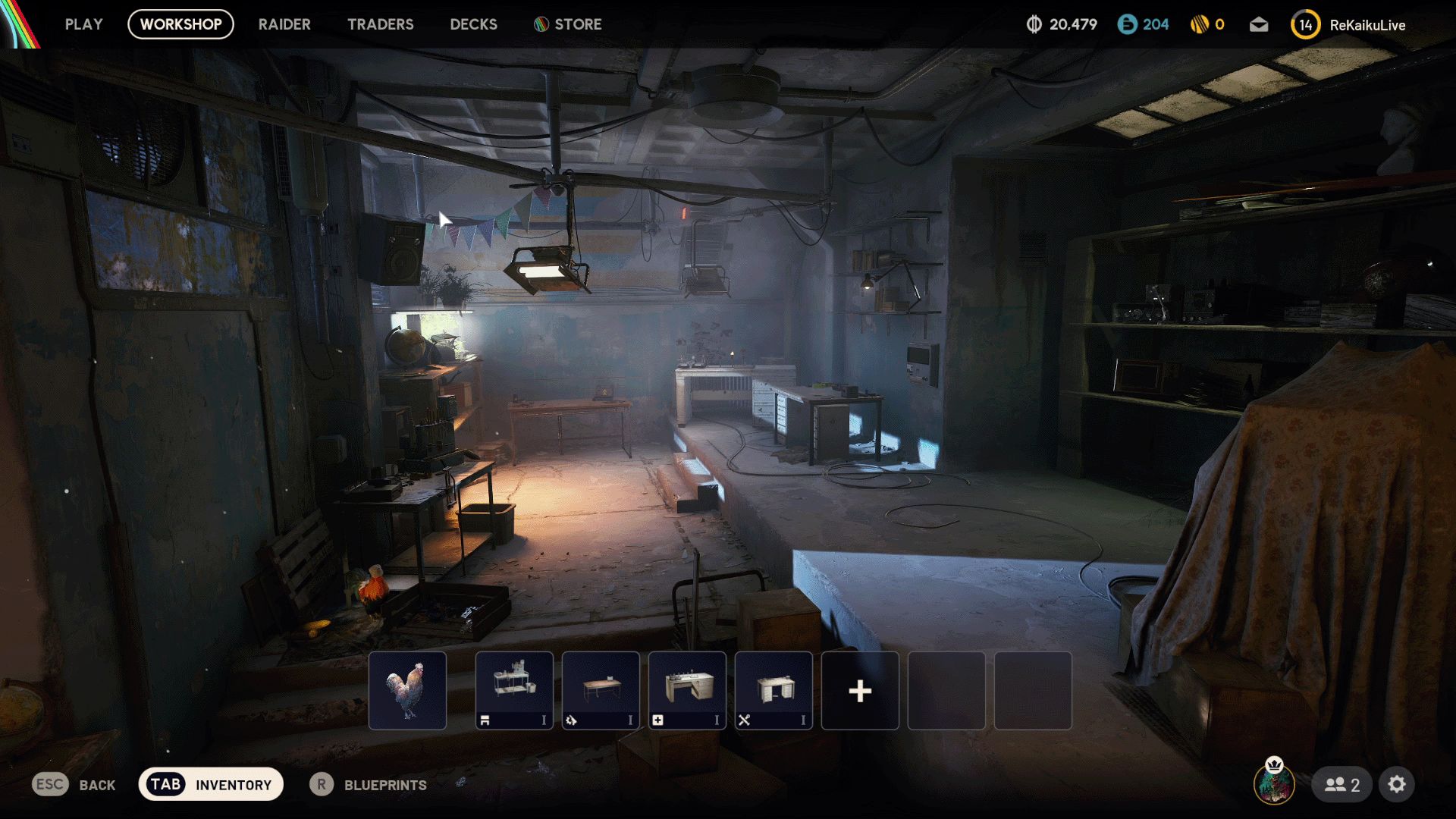Click the gear workbench slot with tools icon
Viewport: 1456px width, 819px height.
tap(773, 690)
